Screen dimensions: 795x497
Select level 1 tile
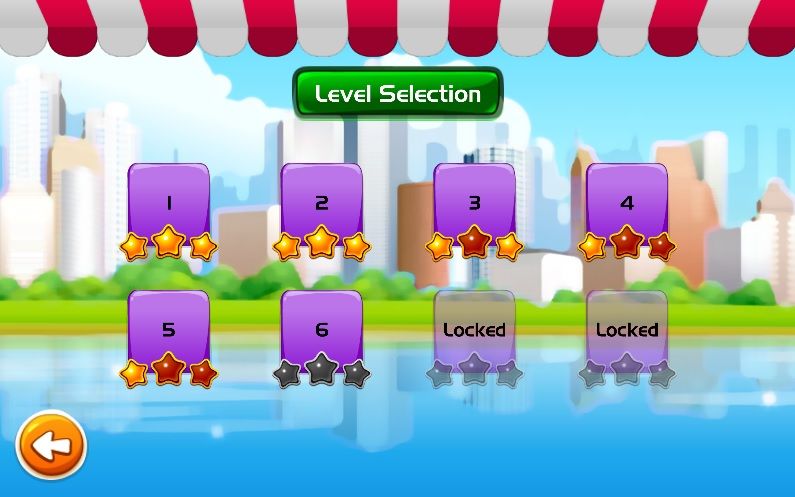tap(169, 205)
